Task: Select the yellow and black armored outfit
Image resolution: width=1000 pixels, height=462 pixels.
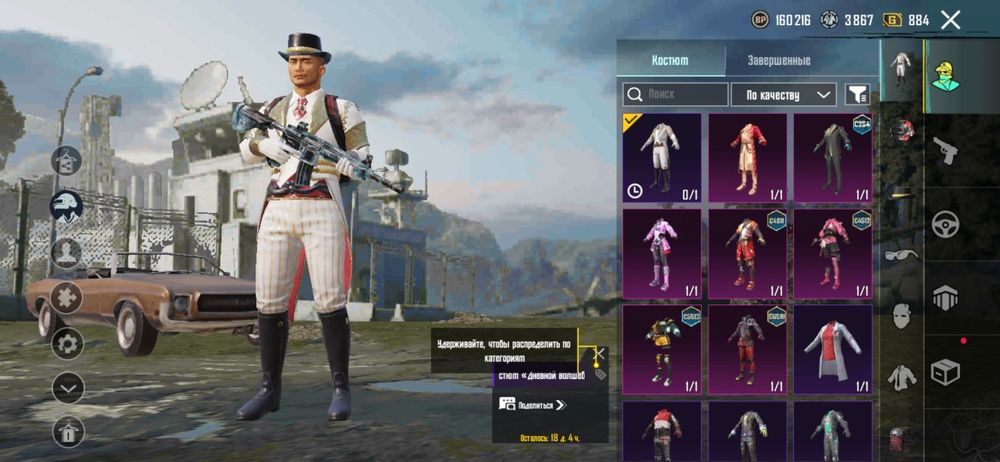Action: [x=661, y=349]
